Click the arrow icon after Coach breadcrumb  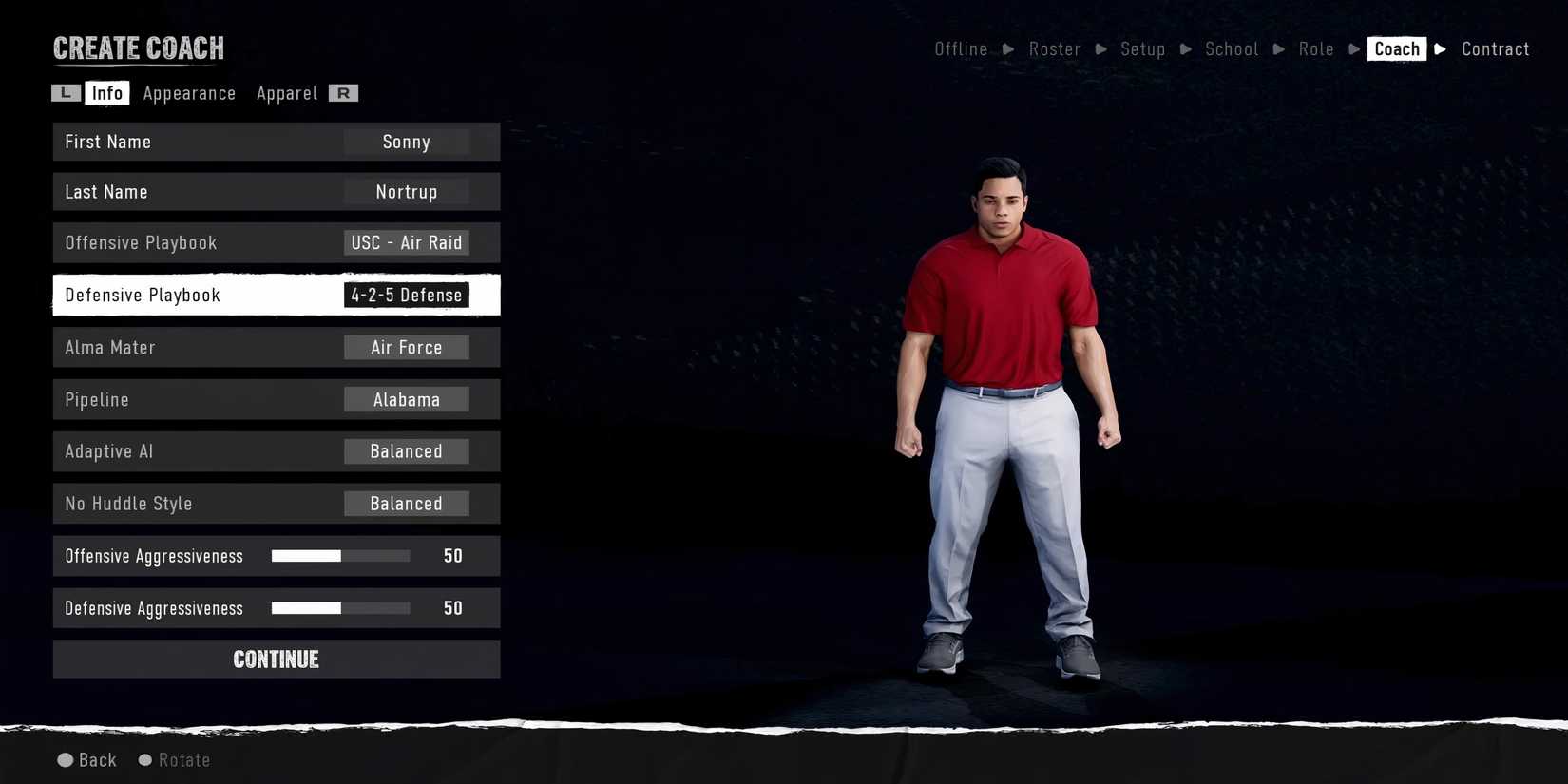[x=1440, y=48]
